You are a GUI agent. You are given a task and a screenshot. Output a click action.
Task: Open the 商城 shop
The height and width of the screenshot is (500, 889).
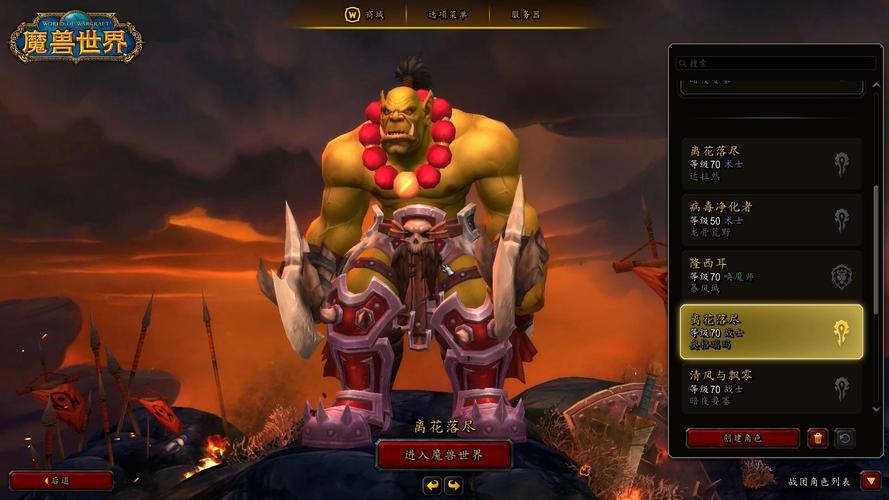pyautogui.click(x=361, y=14)
